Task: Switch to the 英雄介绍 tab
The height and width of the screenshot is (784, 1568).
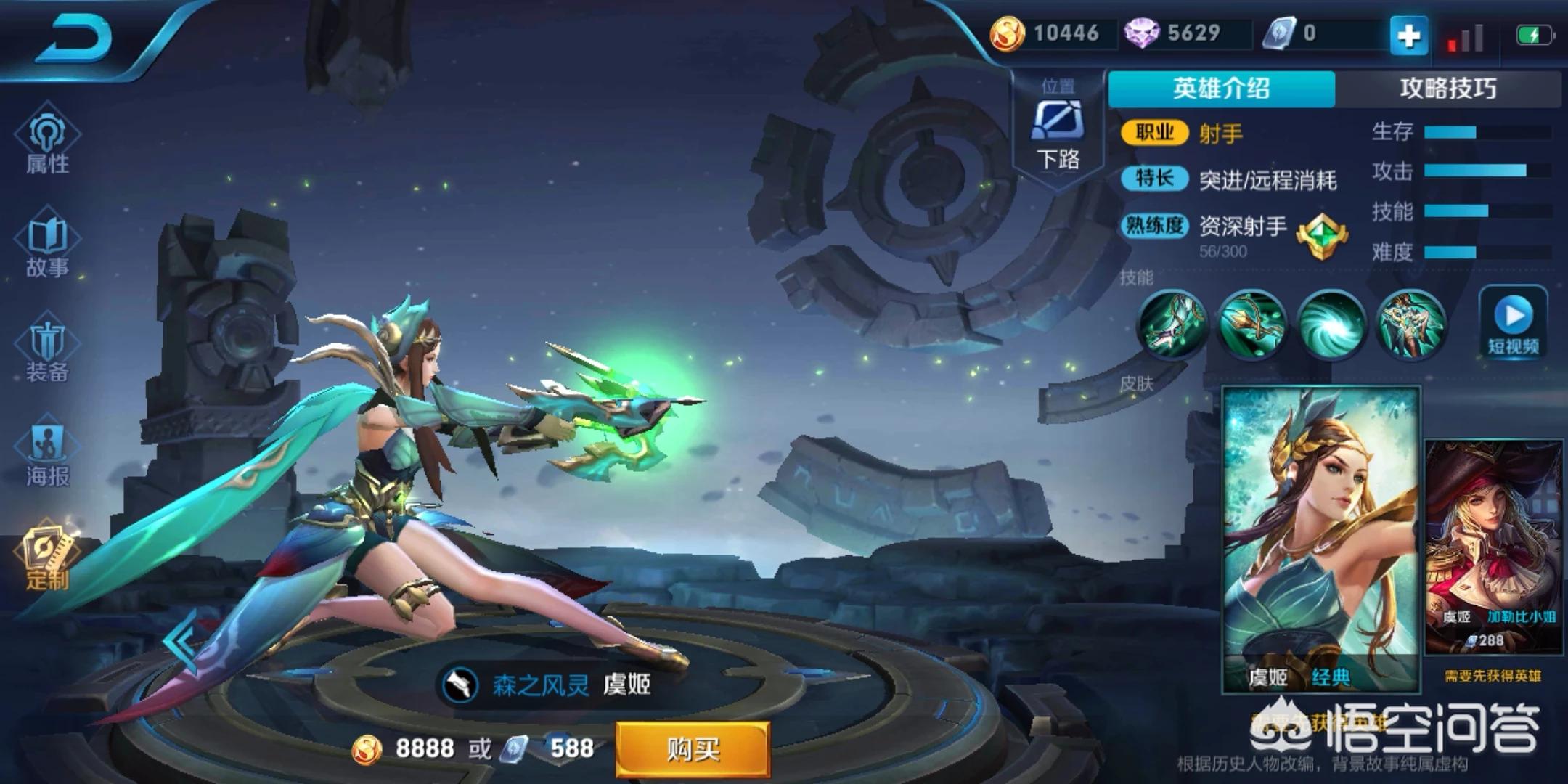Action: (1221, 89)
